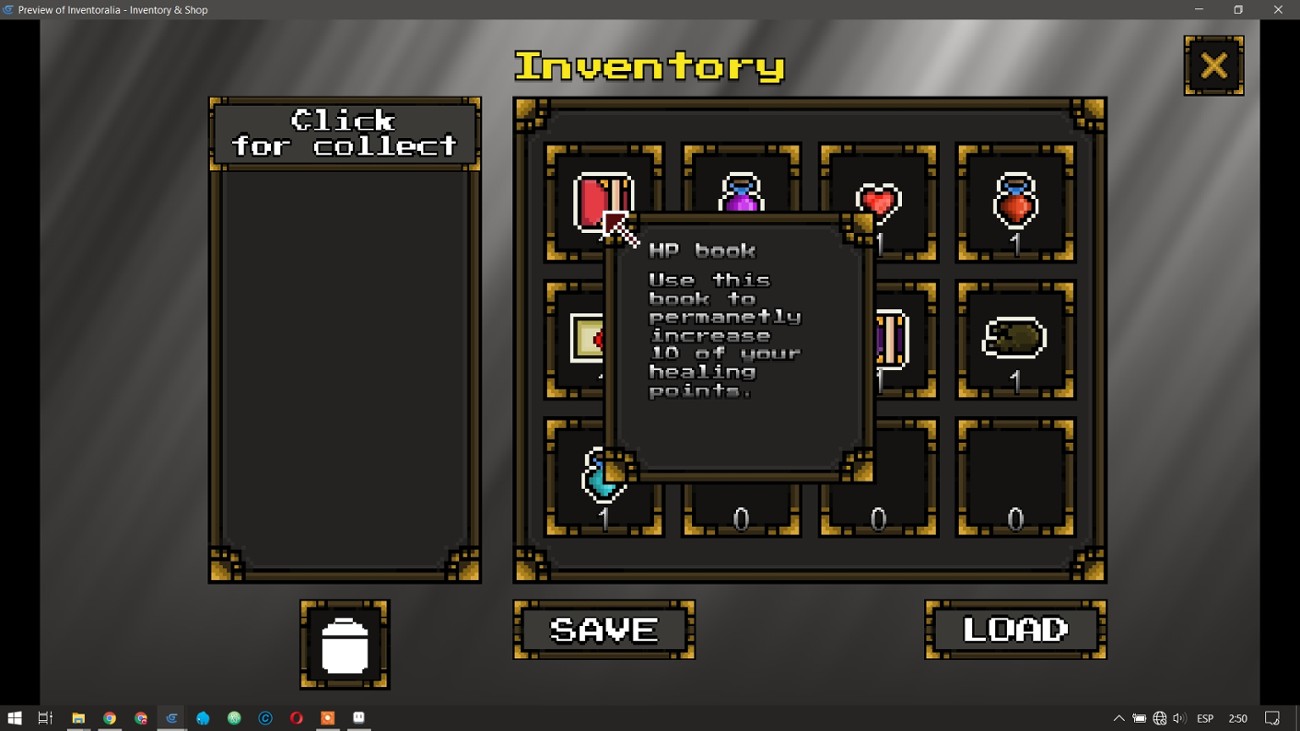The width and height of the screenshot is (1300, 731).
Task: Click the LOAD button
Action: [x=1014, y=629]
